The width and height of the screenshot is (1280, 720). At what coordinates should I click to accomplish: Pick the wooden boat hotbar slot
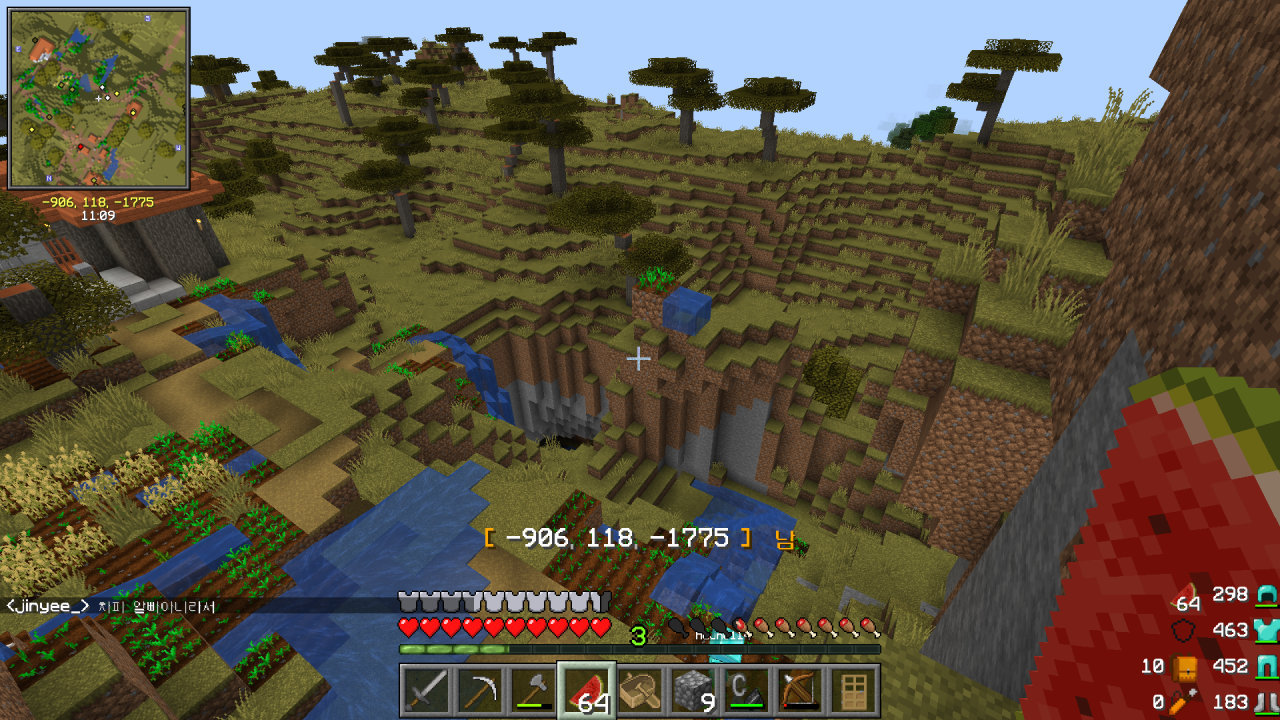click(x=641, y=691)
